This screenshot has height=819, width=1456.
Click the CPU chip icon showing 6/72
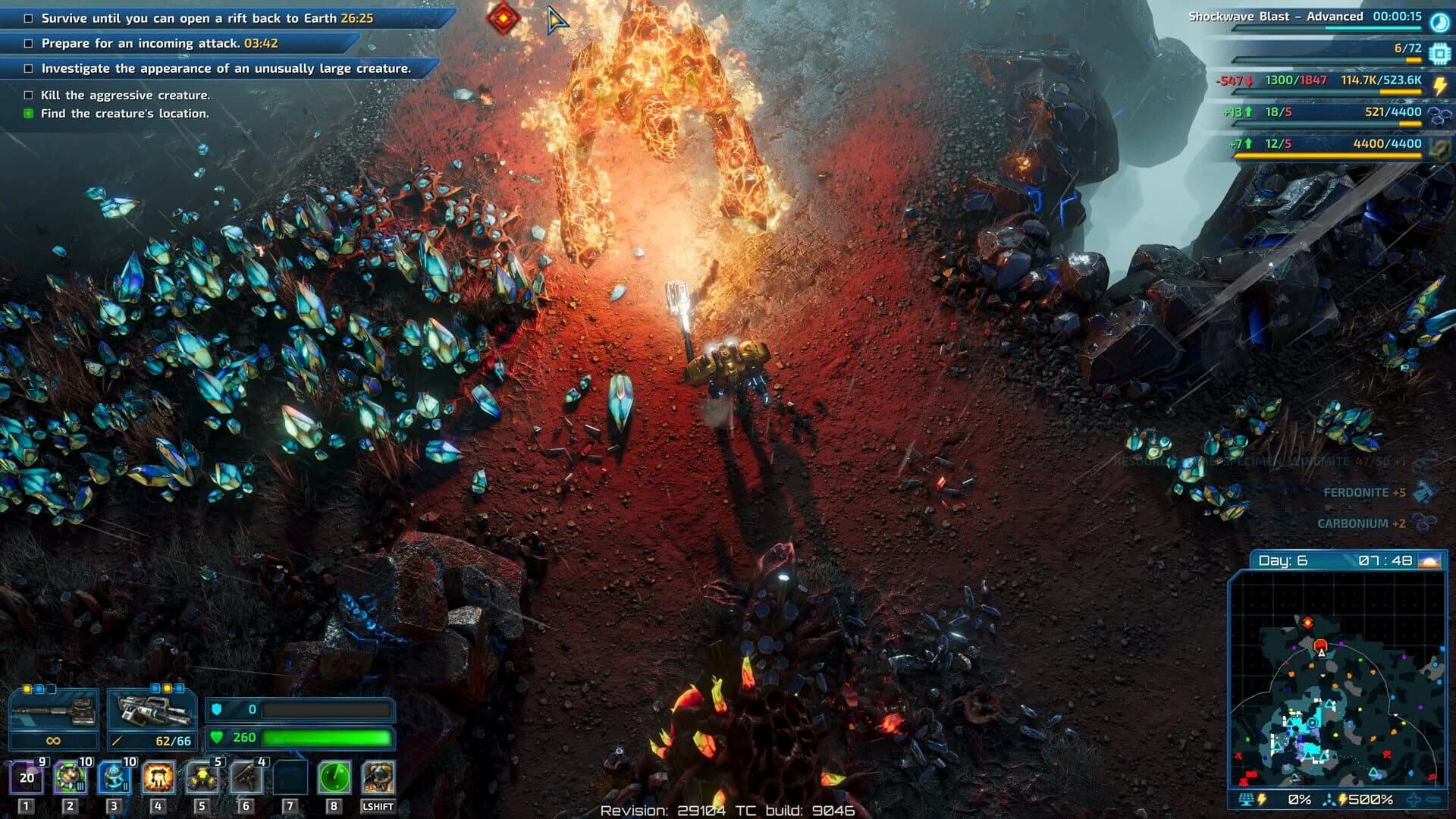tap(1439, 53)
